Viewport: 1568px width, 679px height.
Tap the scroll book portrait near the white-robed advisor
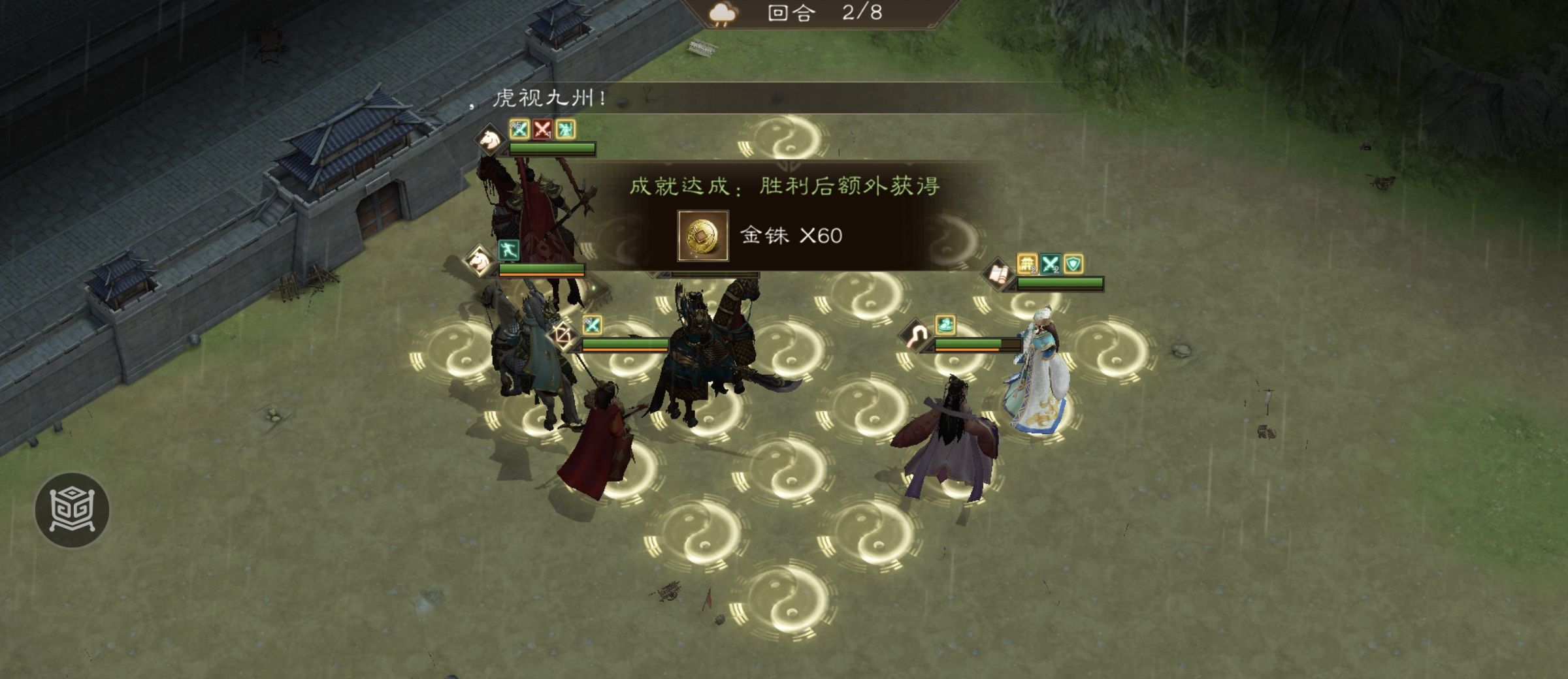(998, 274)
